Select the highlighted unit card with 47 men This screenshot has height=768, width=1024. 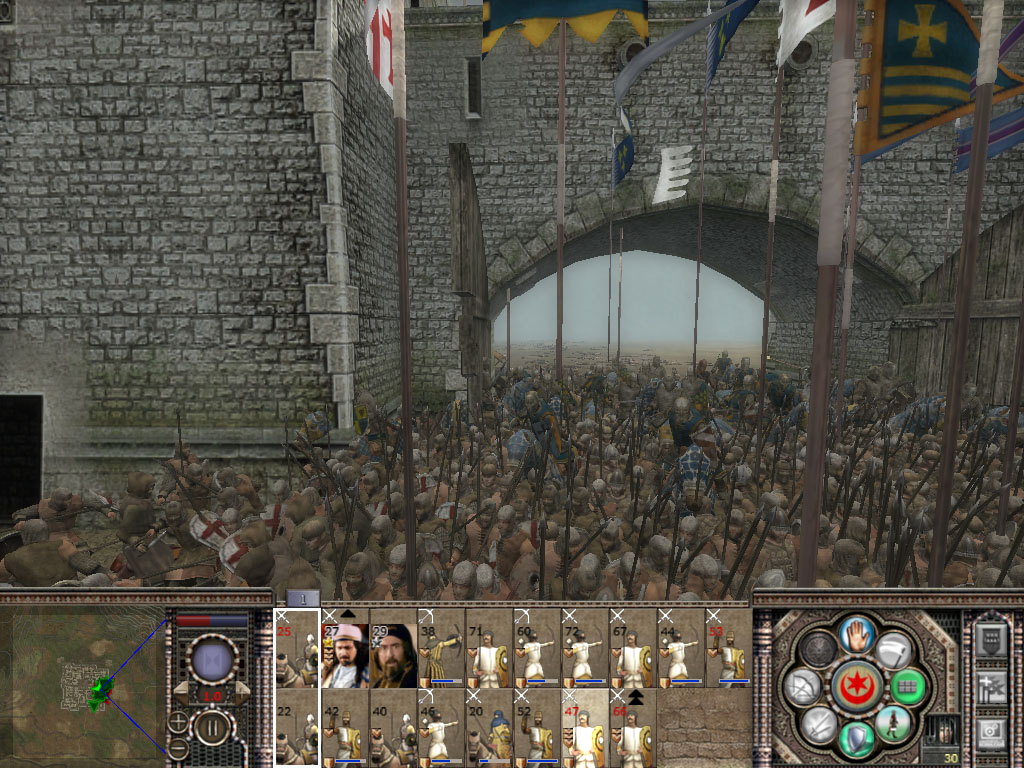[x=585, y=727]
